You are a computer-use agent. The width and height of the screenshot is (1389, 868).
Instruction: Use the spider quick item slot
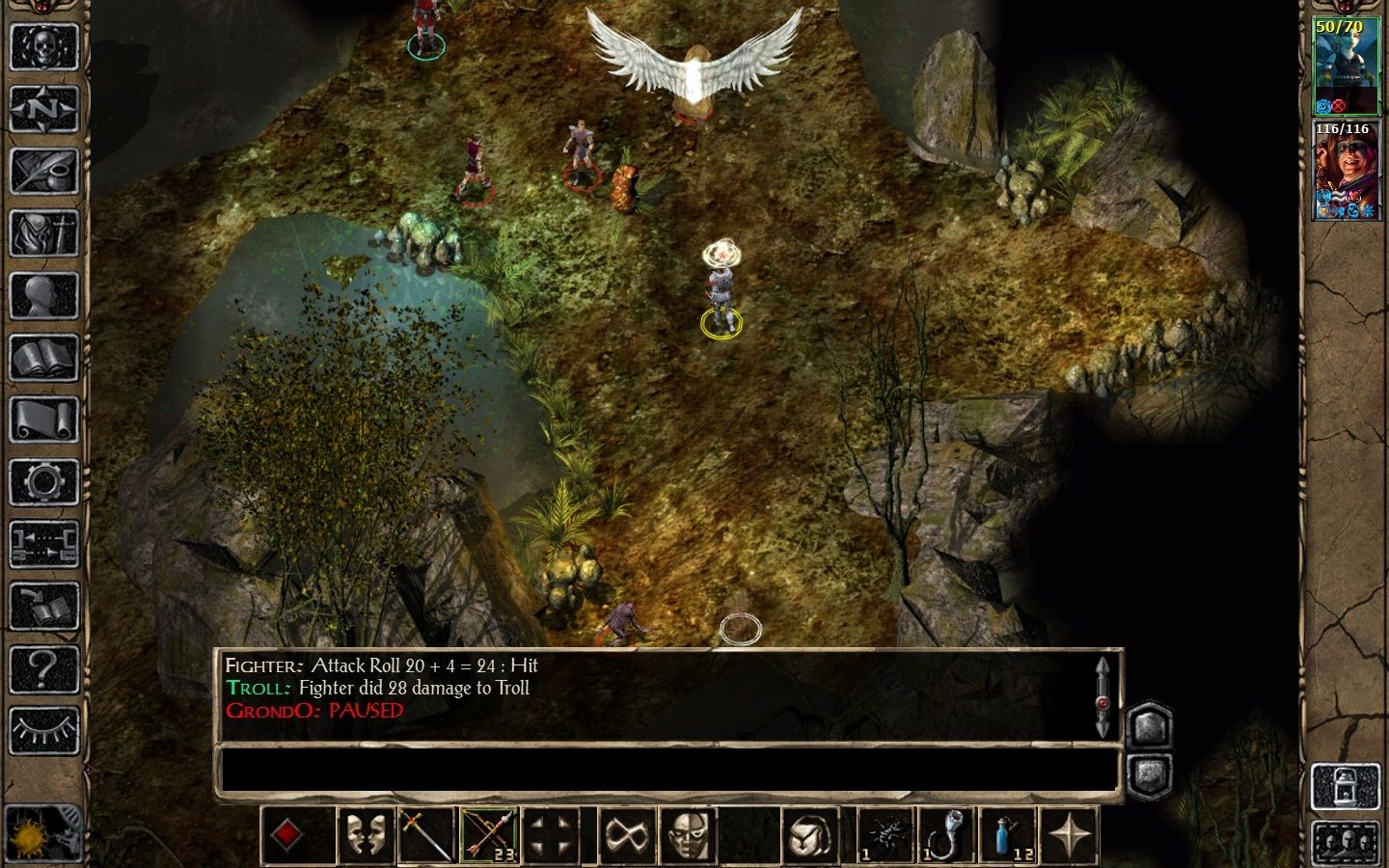885,834
